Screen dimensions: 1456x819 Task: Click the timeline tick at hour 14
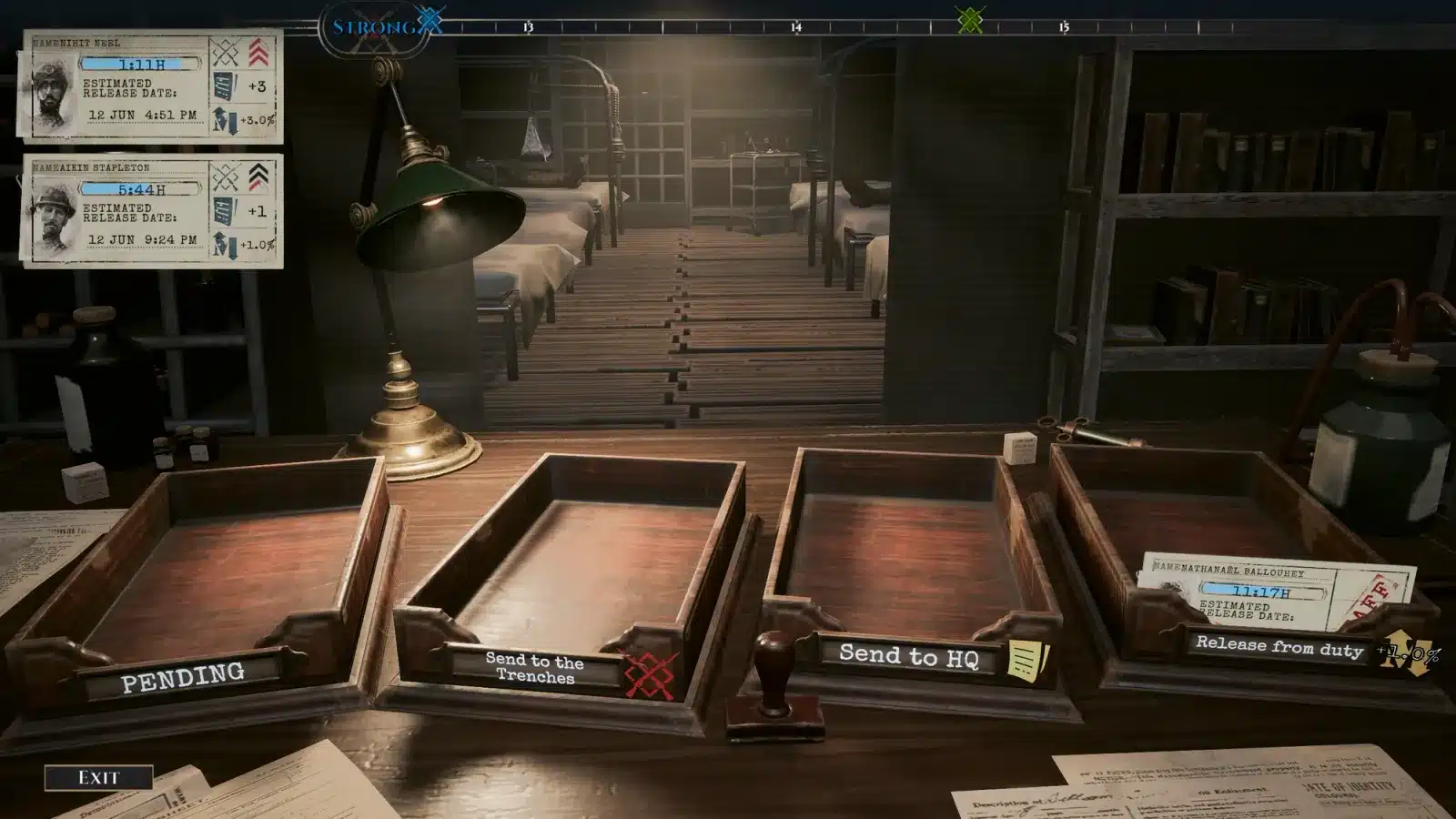click(x=796, y=27)
